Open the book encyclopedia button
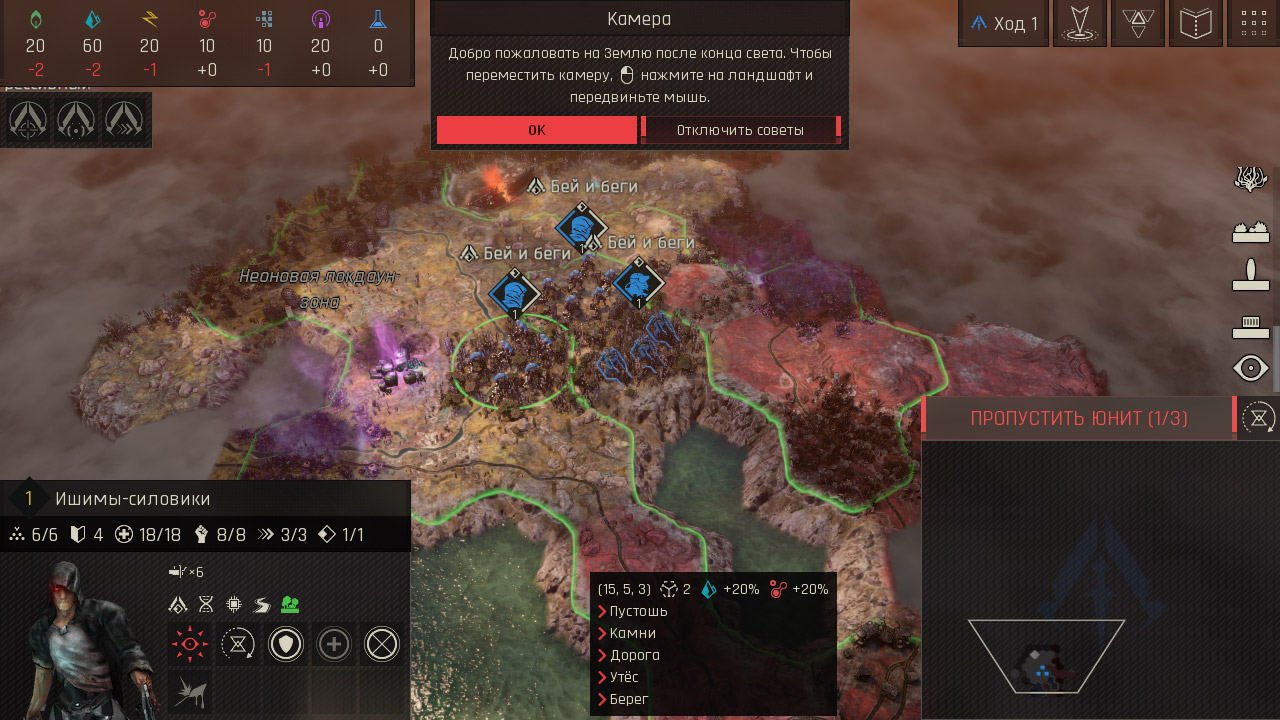Screen dimensions: 1280x720 (1196, 24)
